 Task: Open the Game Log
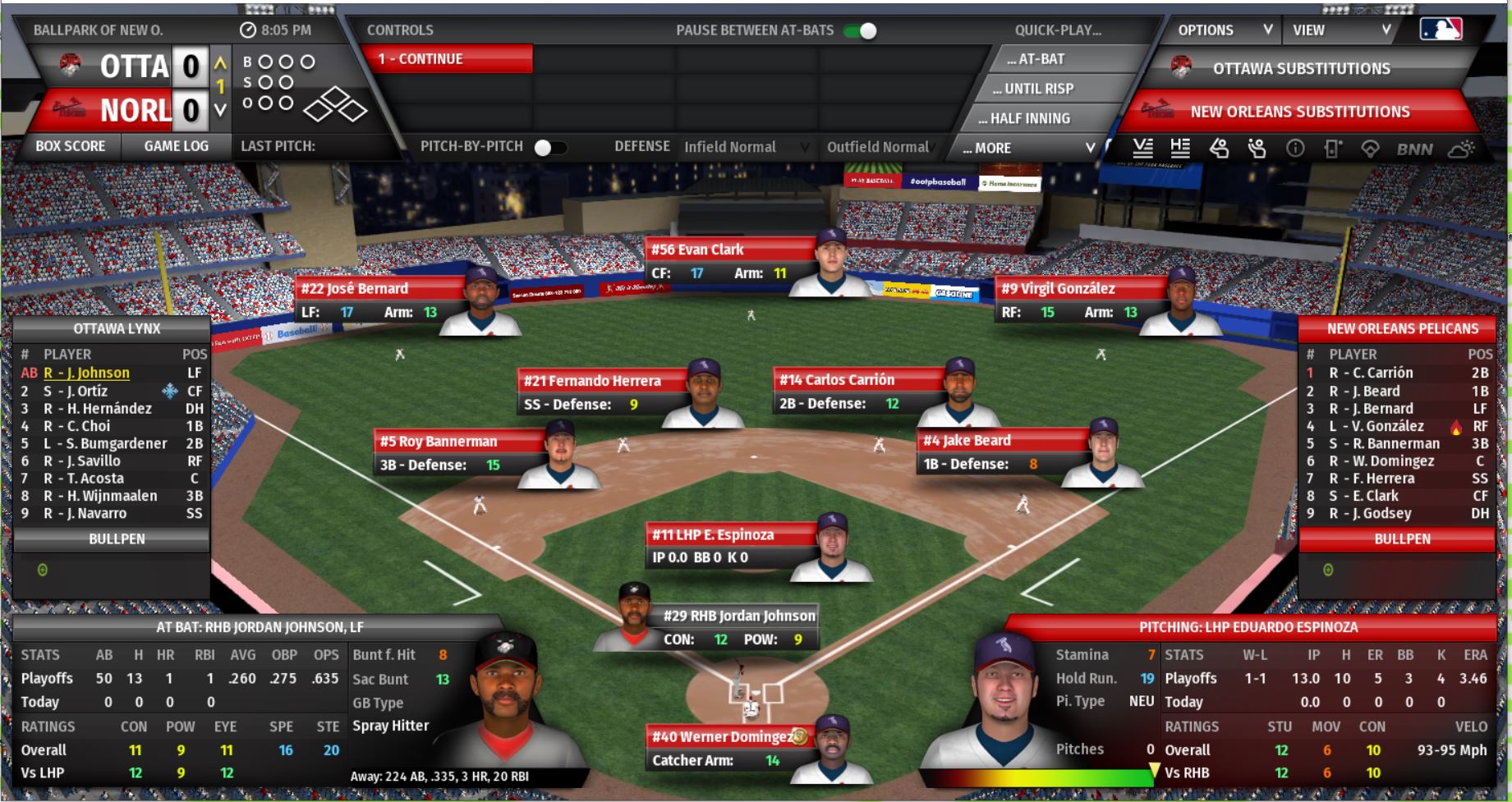click(176, 146)
